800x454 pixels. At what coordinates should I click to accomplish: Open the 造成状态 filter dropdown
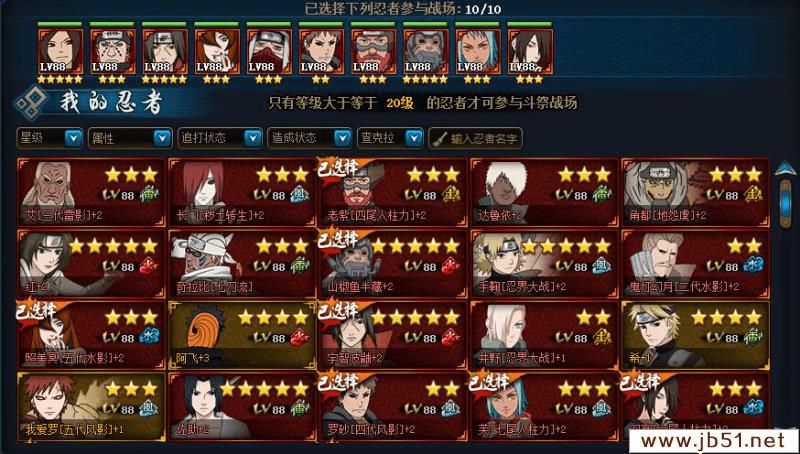point(309,137)
